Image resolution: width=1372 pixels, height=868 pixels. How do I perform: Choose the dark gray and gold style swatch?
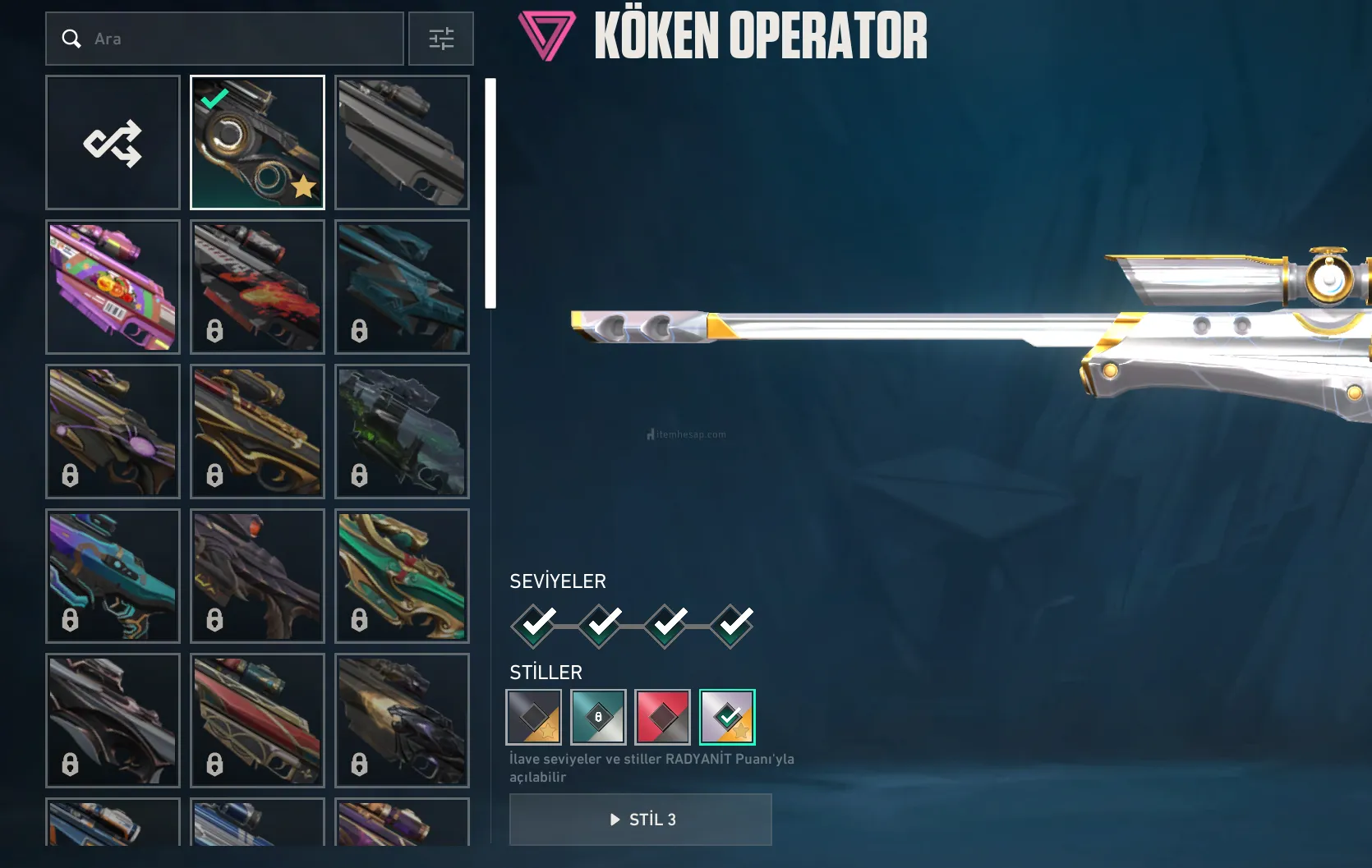pyautogui.click(x=534, y=717)
